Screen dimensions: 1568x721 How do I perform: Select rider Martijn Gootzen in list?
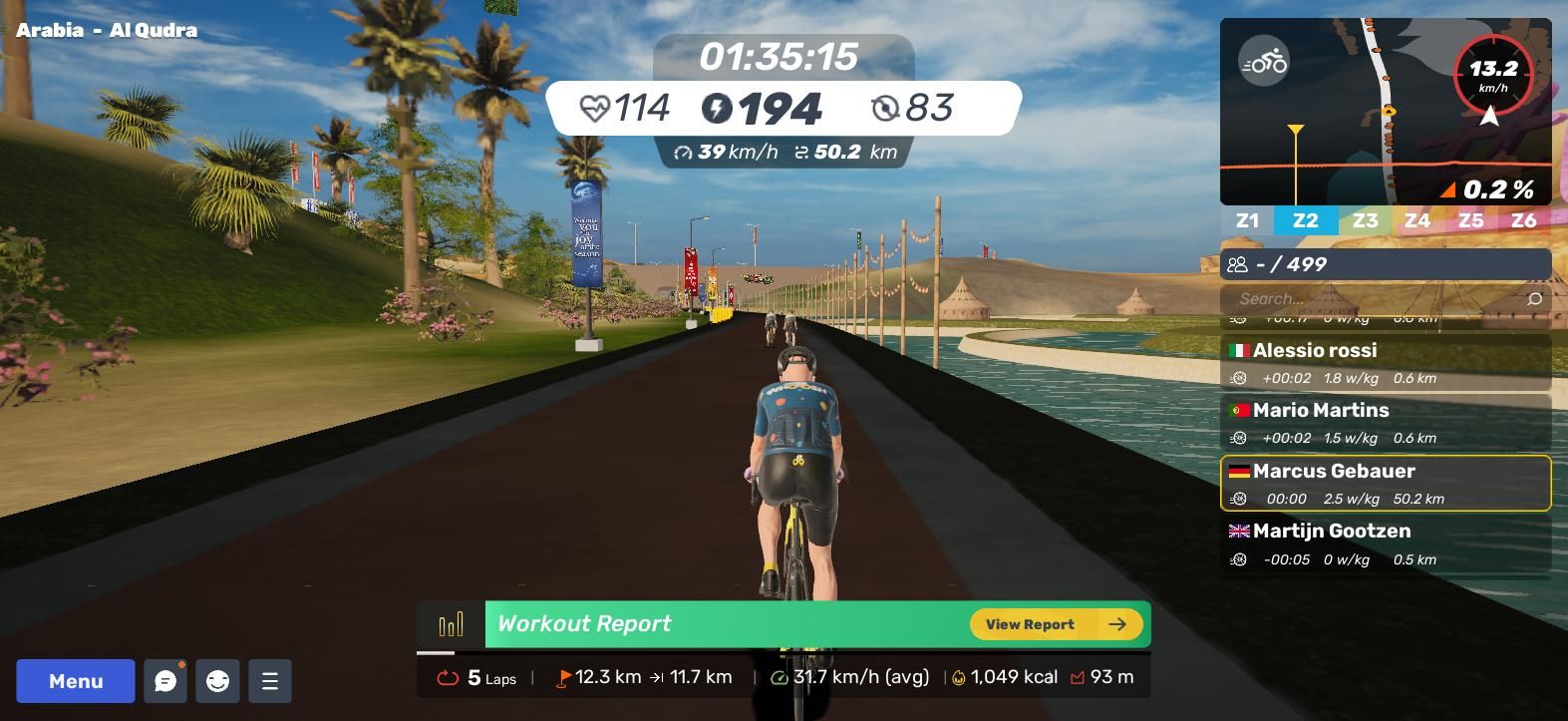coord(1386,543)
